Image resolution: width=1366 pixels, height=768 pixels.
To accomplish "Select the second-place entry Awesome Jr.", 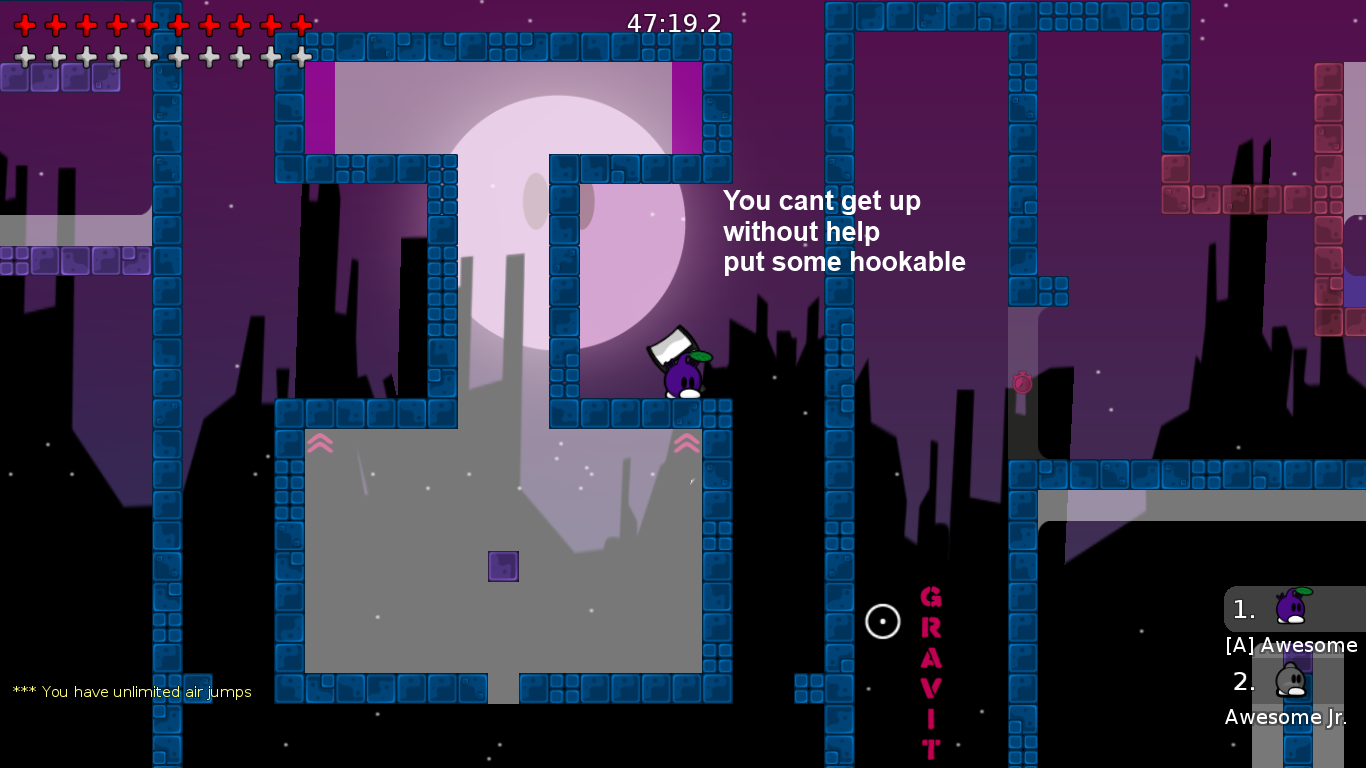I will click(1284, 717).
